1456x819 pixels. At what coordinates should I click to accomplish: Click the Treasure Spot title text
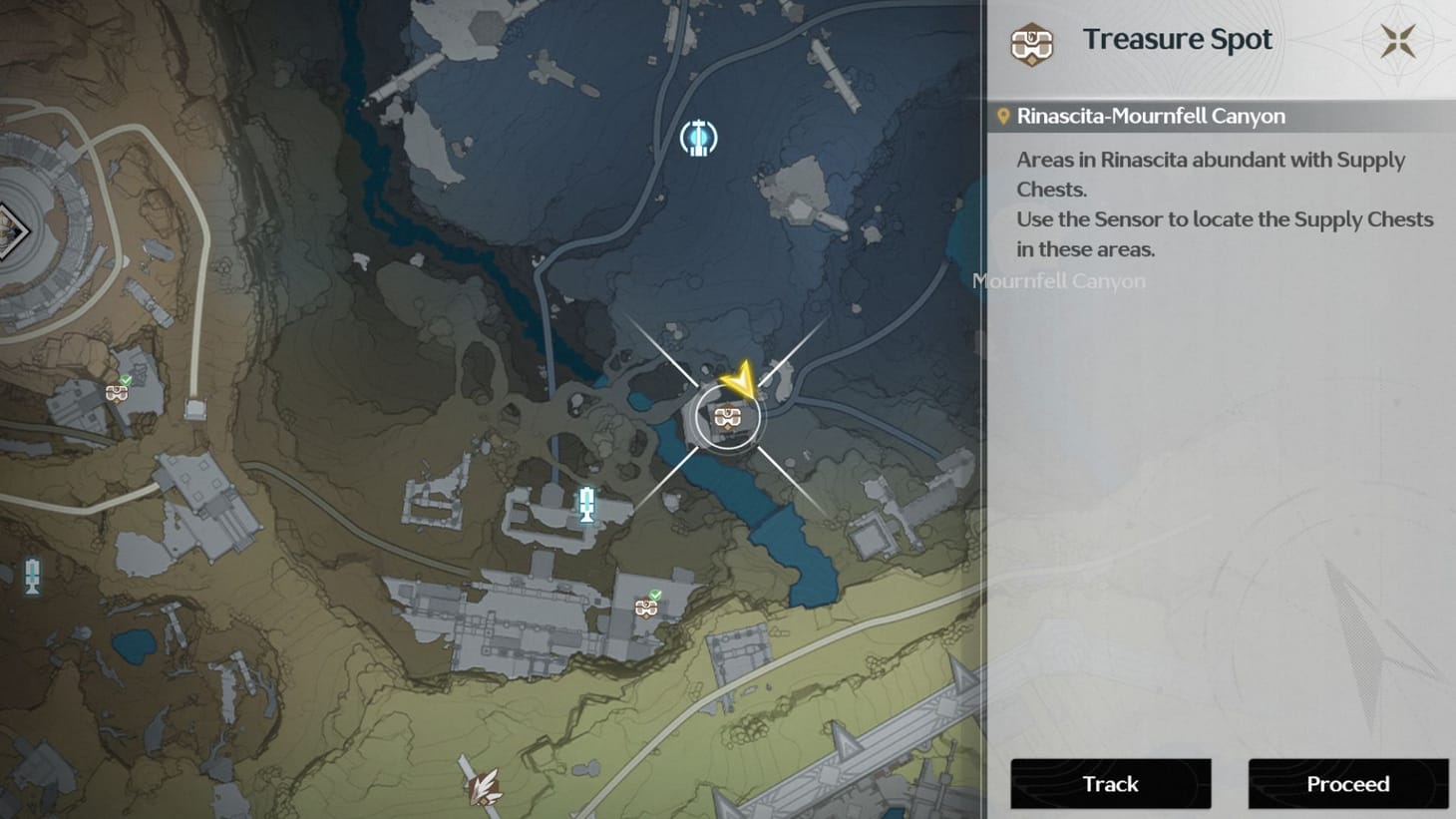click(x=1178, y=39)
